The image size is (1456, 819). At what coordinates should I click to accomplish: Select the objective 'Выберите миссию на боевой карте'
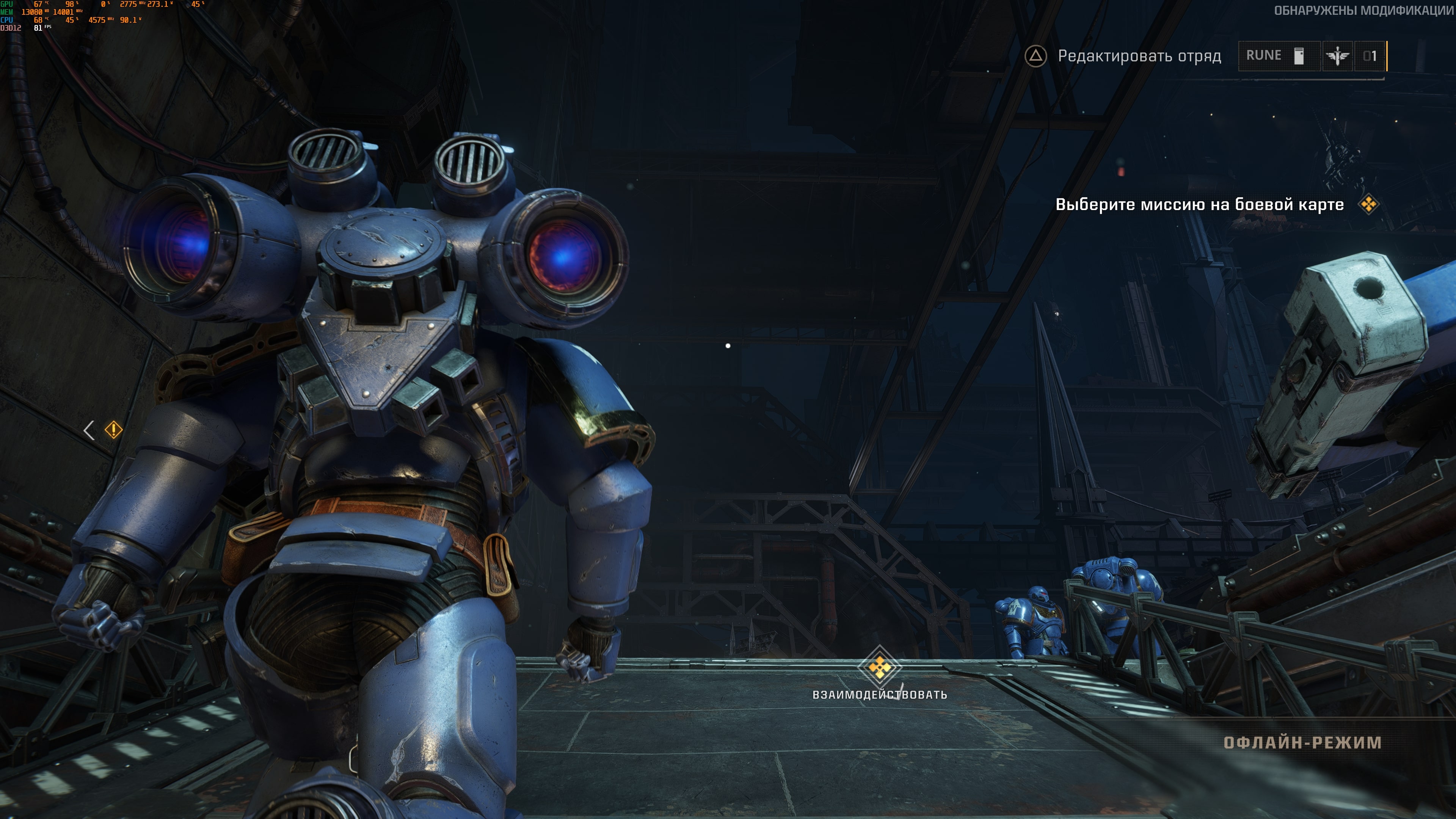[x=1199, y=204]
